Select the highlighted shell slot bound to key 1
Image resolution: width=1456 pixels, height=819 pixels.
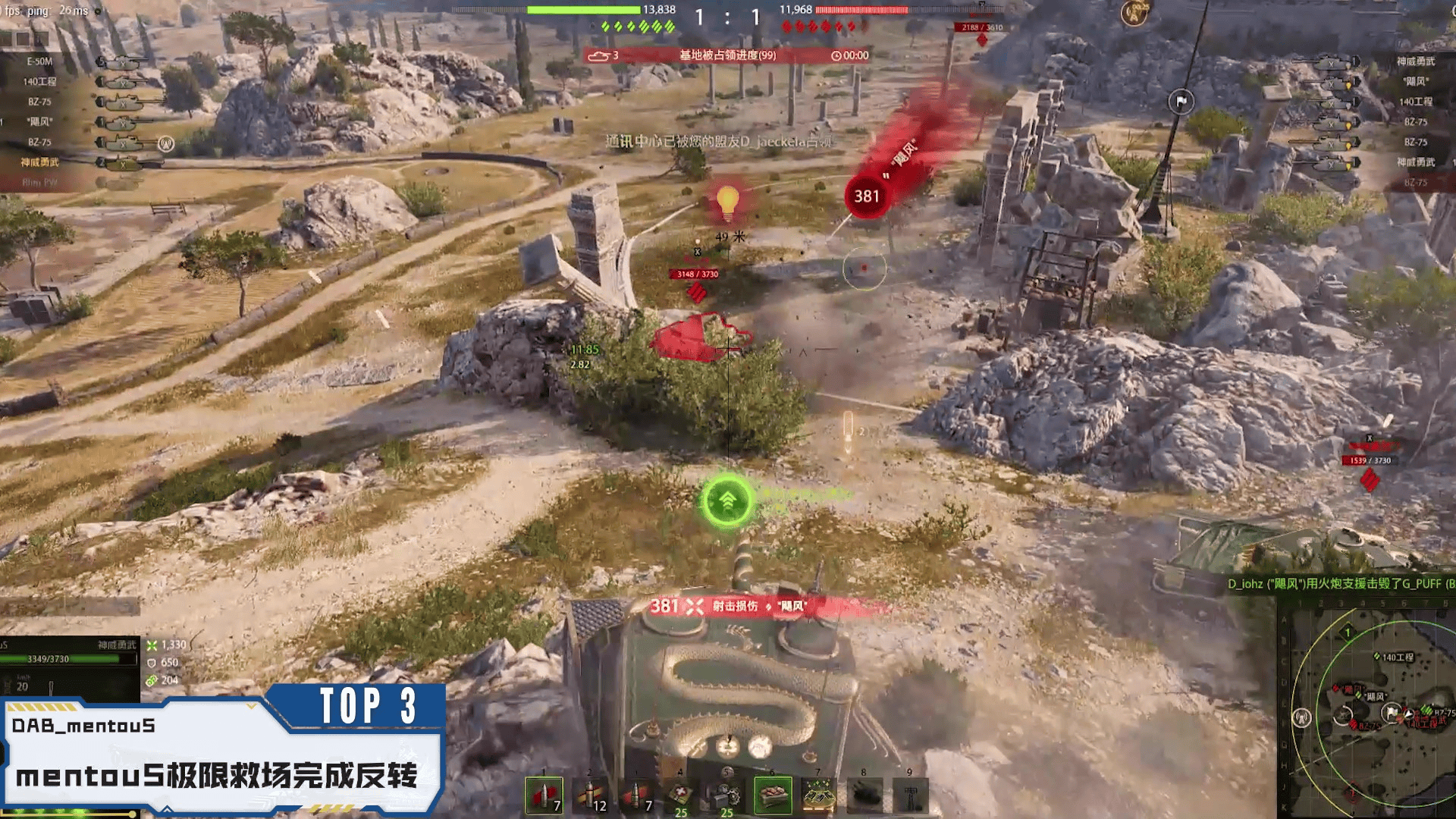[x=544, y=795]
